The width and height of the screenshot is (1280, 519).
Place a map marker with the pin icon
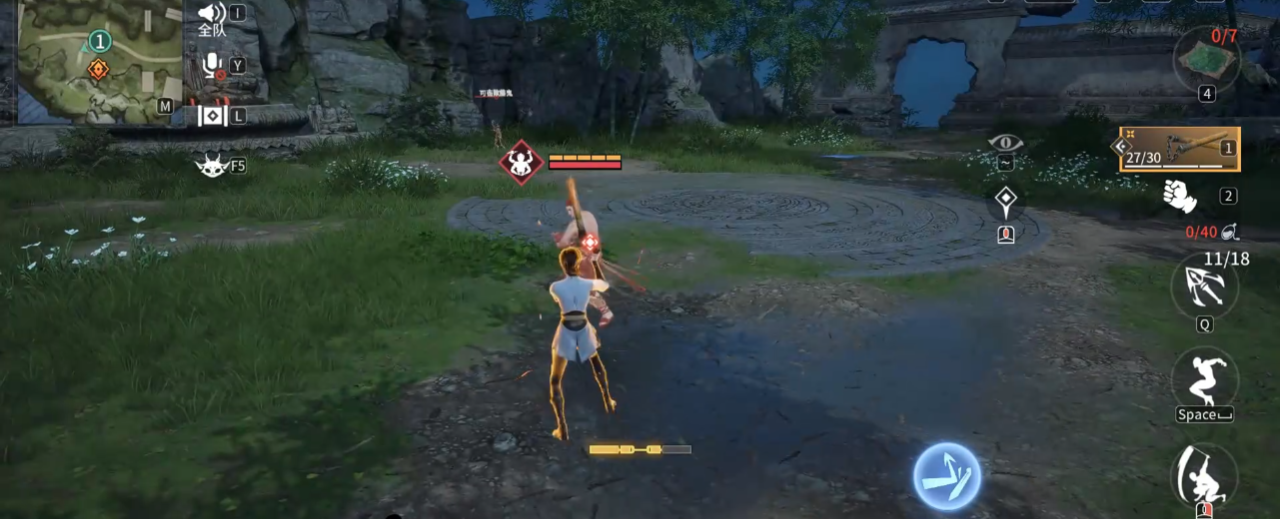pos(1005,203)
